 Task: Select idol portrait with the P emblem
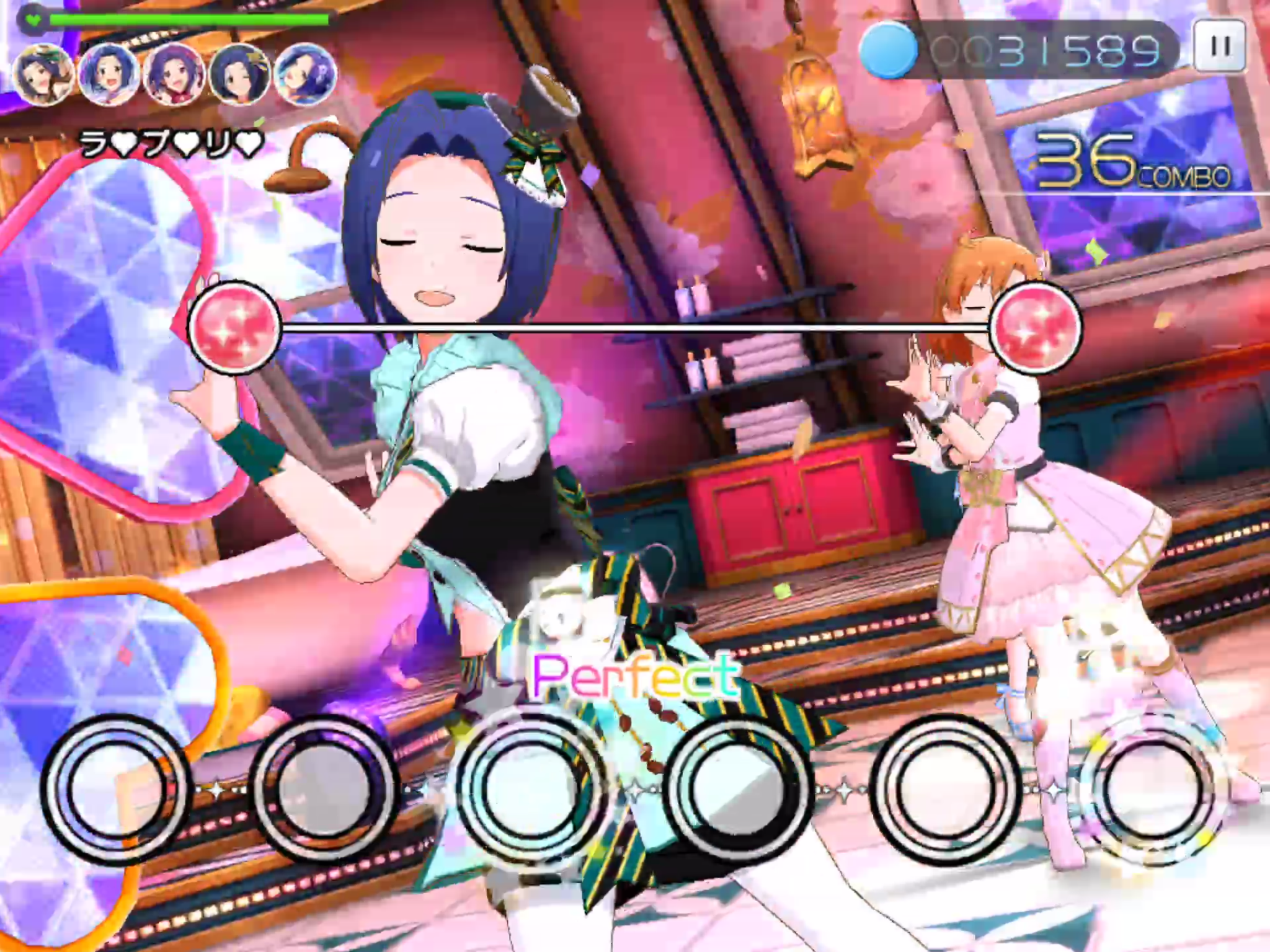tap(305, 74)
